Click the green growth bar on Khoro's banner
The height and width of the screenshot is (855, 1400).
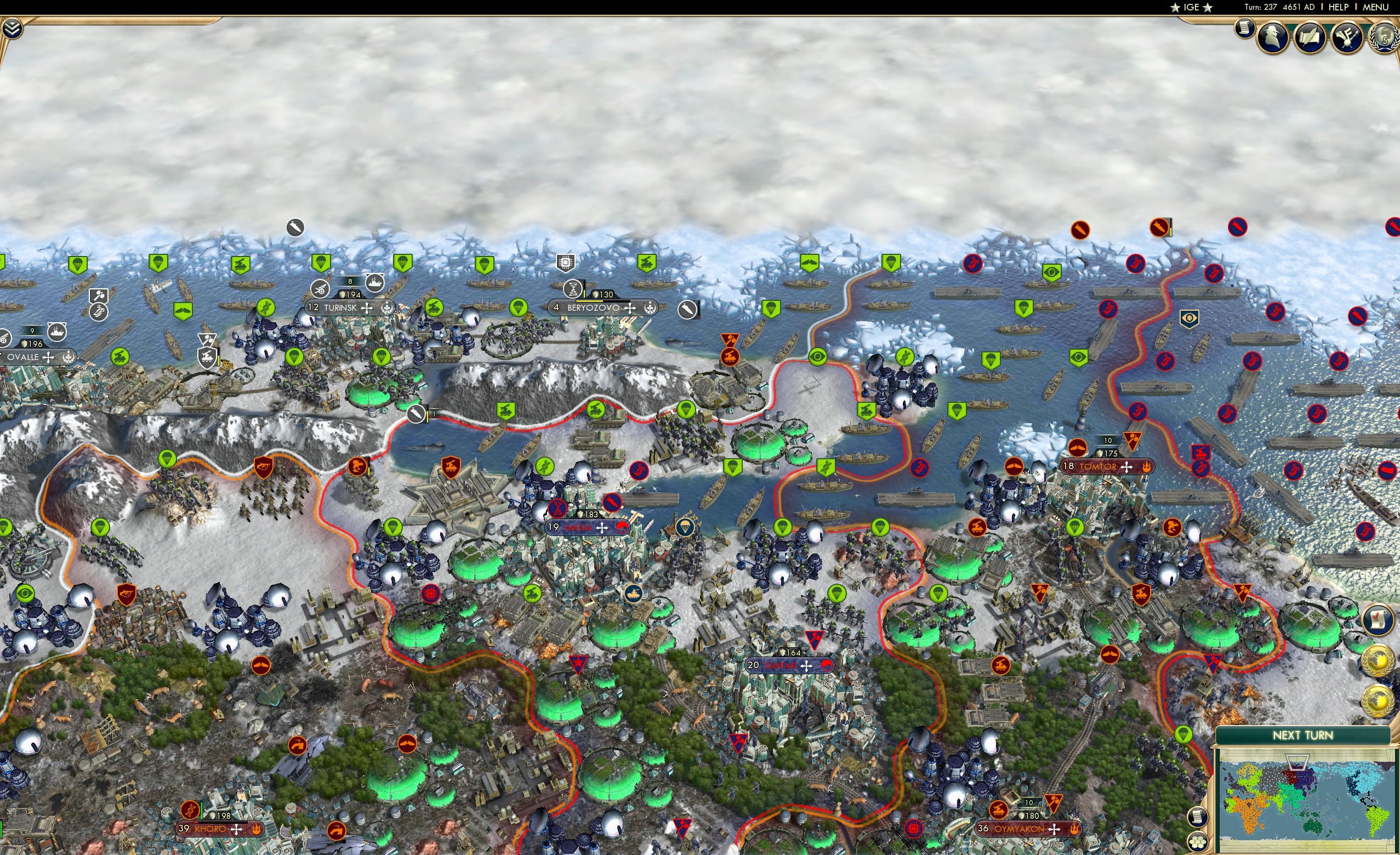[202, 810]
